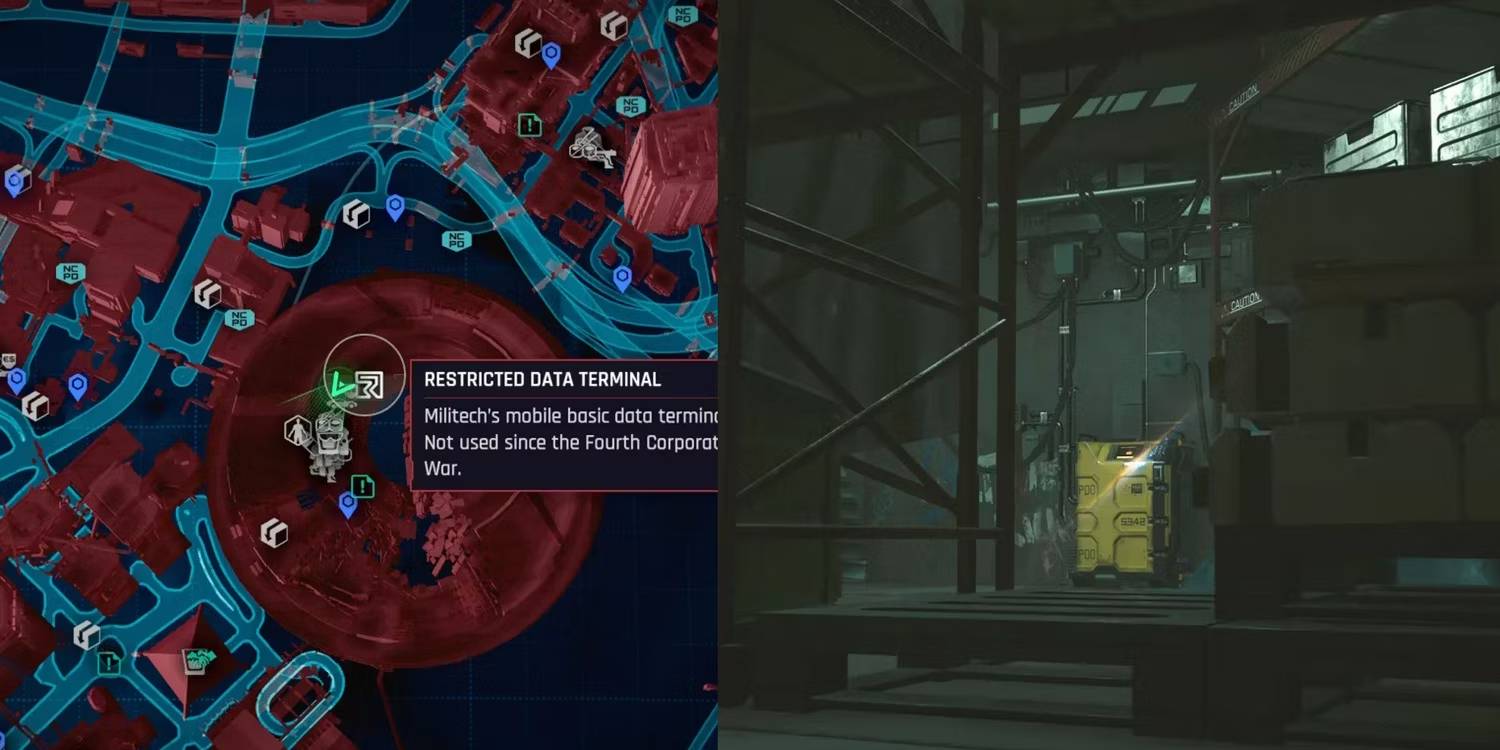This screenshot has height=750, width=1500.
Task: Select the hexagon person silhouette marker
Action: click(x=297, y=431)
